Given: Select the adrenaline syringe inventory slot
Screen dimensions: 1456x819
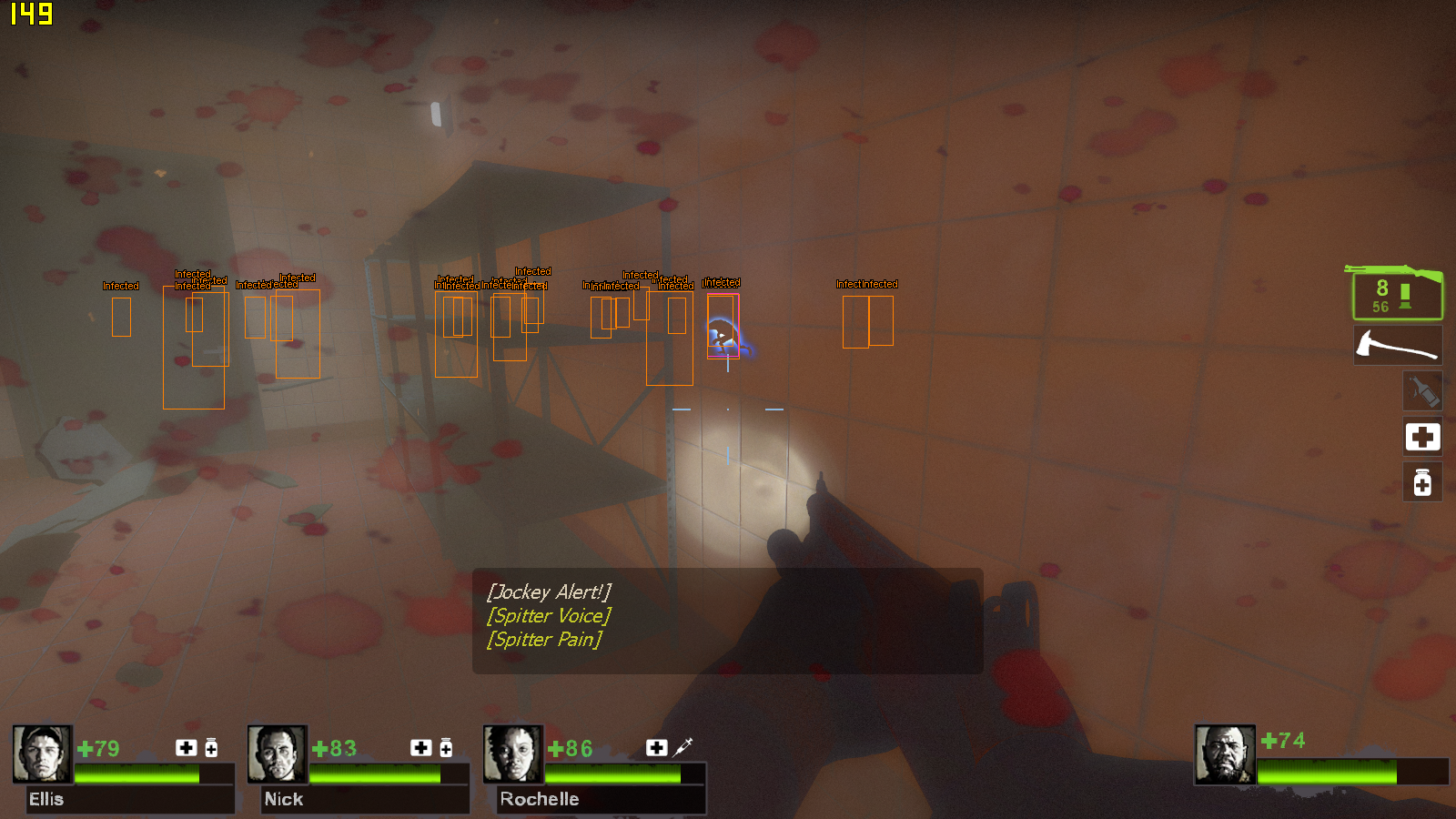Looking at the screenshot, I should [1421, 390].
